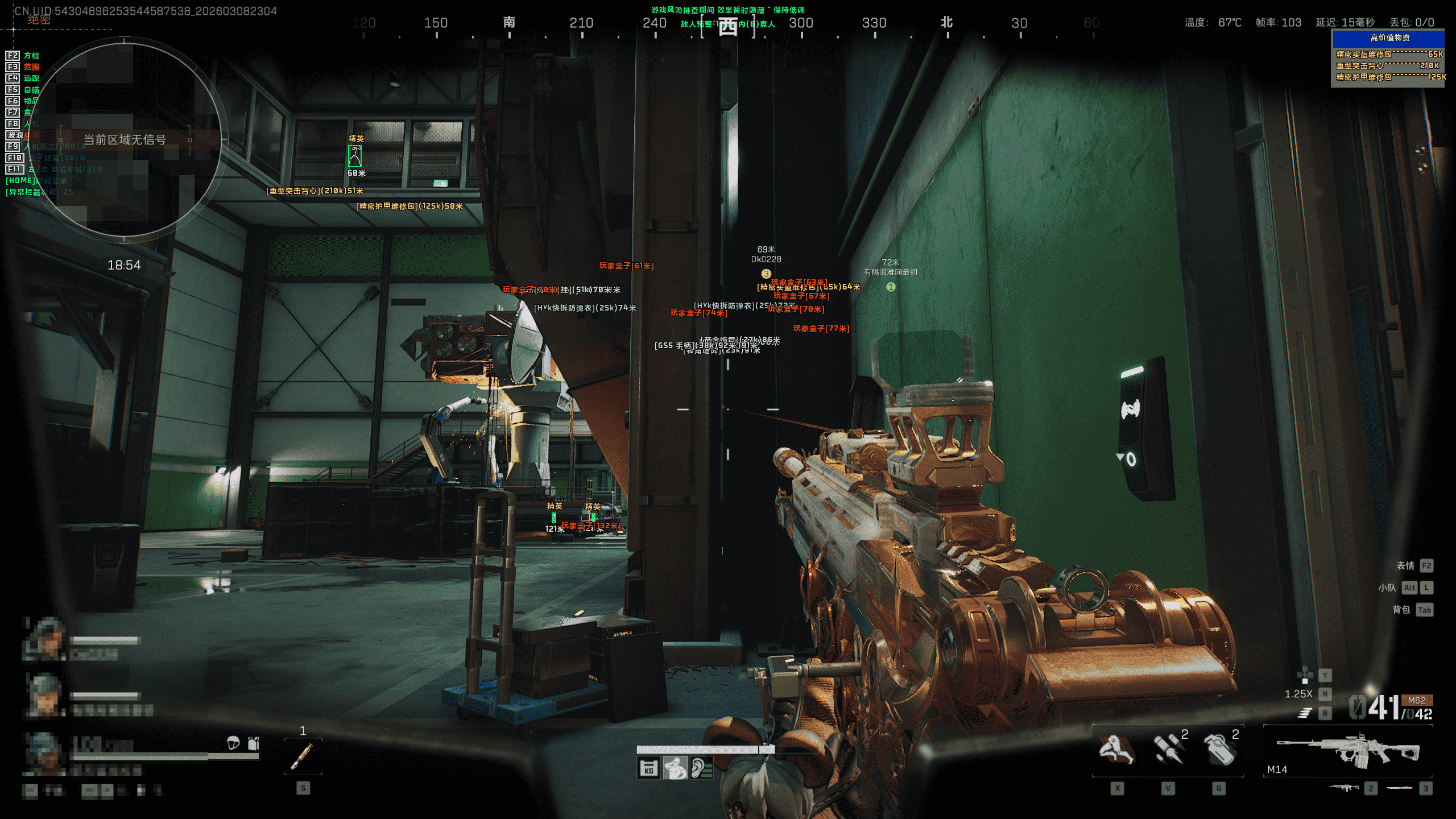Toggle the bullet fire mode icon
Viewport: 1456px width, 819px height.
coord(1305,713)
